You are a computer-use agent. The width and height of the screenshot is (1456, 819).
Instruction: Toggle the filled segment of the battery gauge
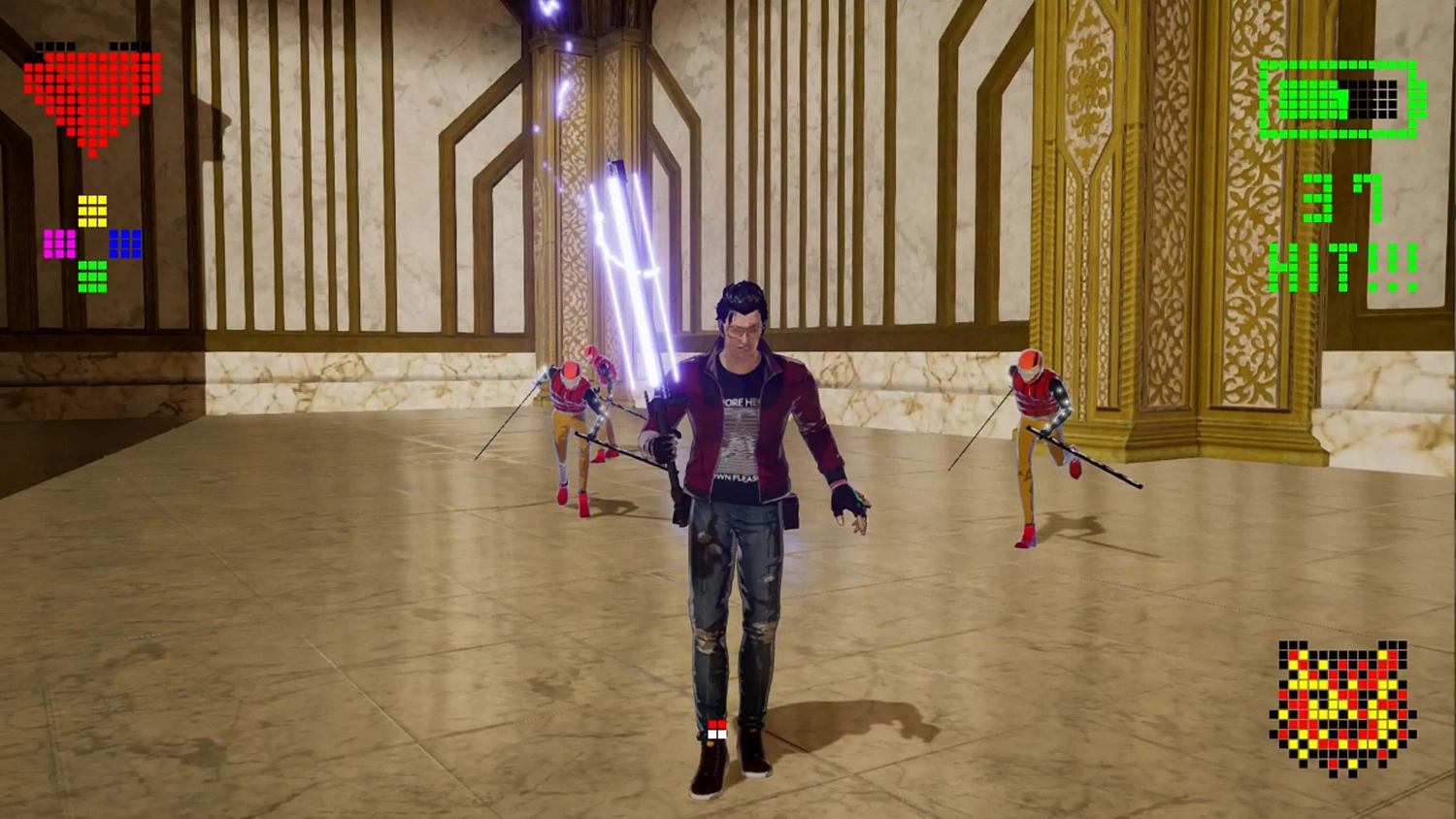[1312, 100]
